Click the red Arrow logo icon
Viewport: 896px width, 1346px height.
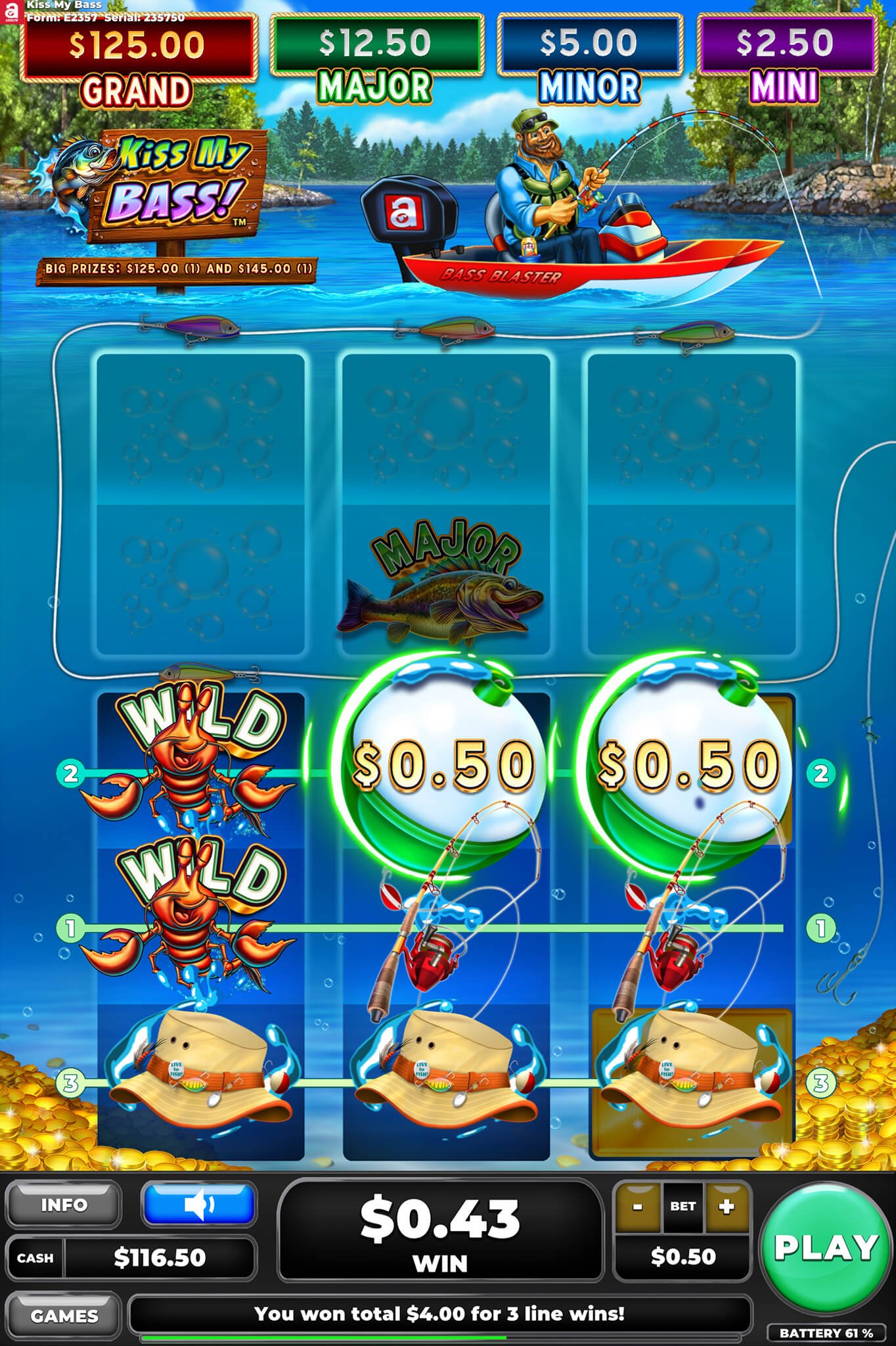point(11,12)
